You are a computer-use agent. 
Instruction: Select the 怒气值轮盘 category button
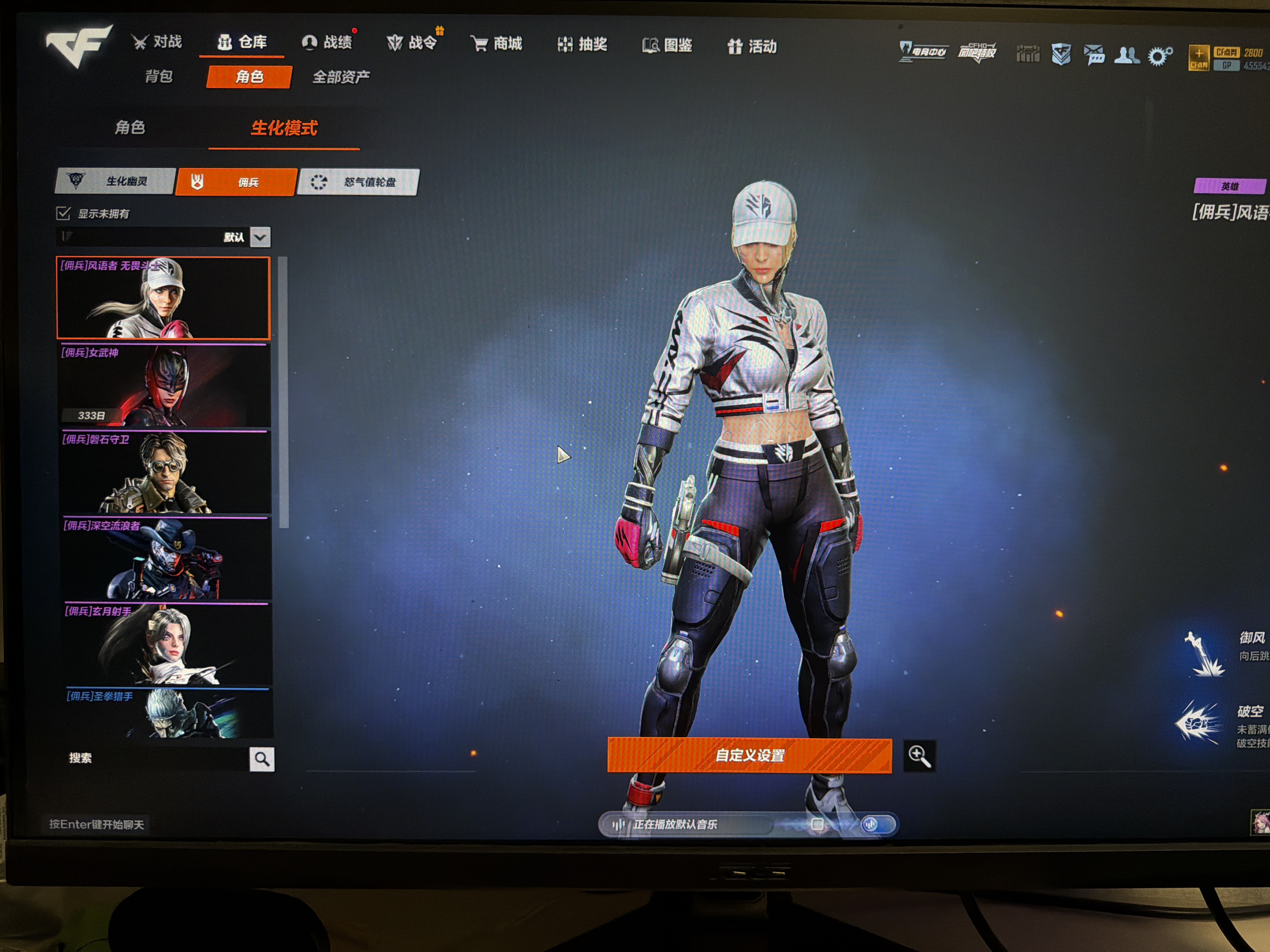[x=359, y=183]
